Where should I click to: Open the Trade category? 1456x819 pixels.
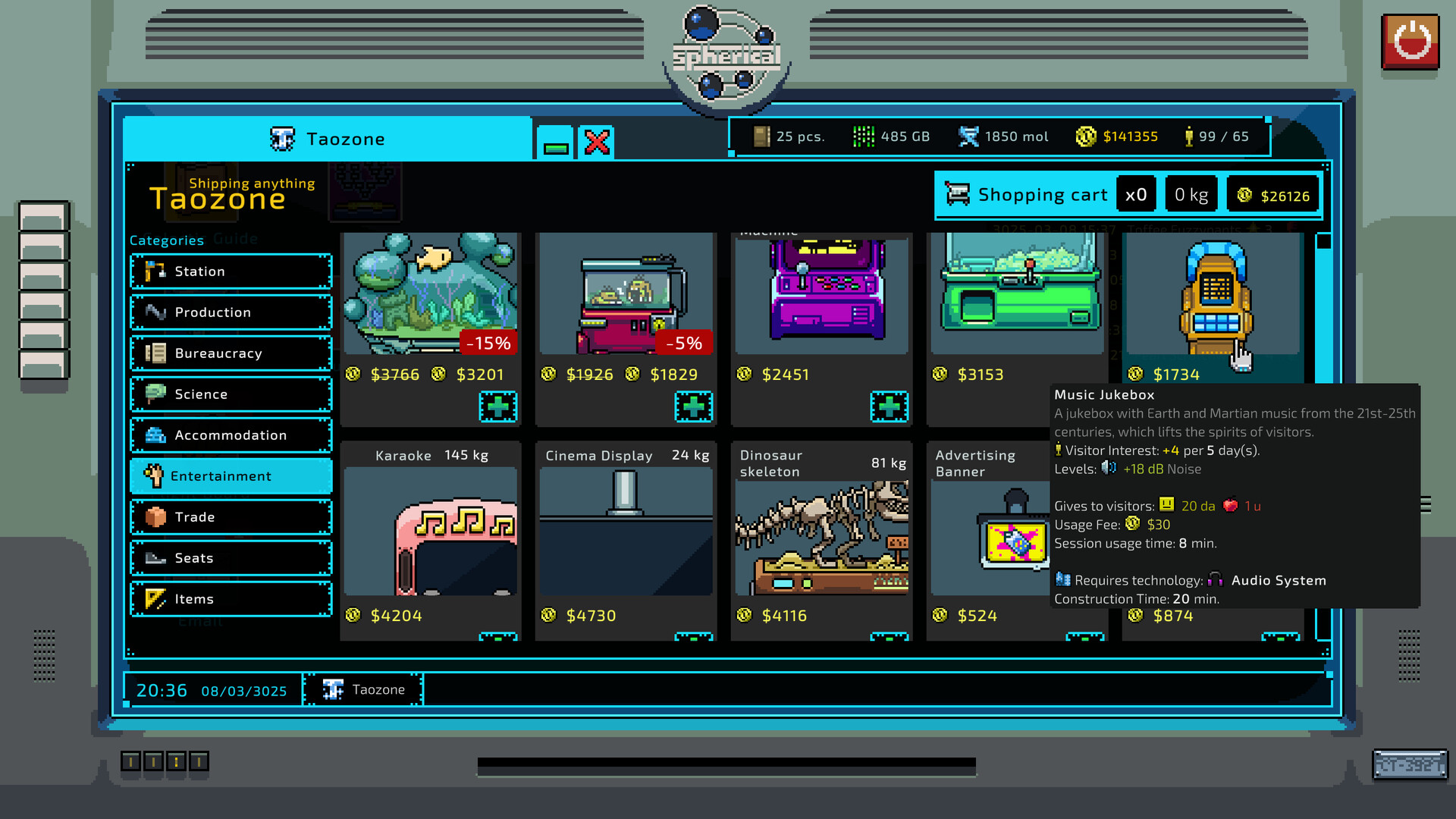pyautogui.click(x=230, y=517)
